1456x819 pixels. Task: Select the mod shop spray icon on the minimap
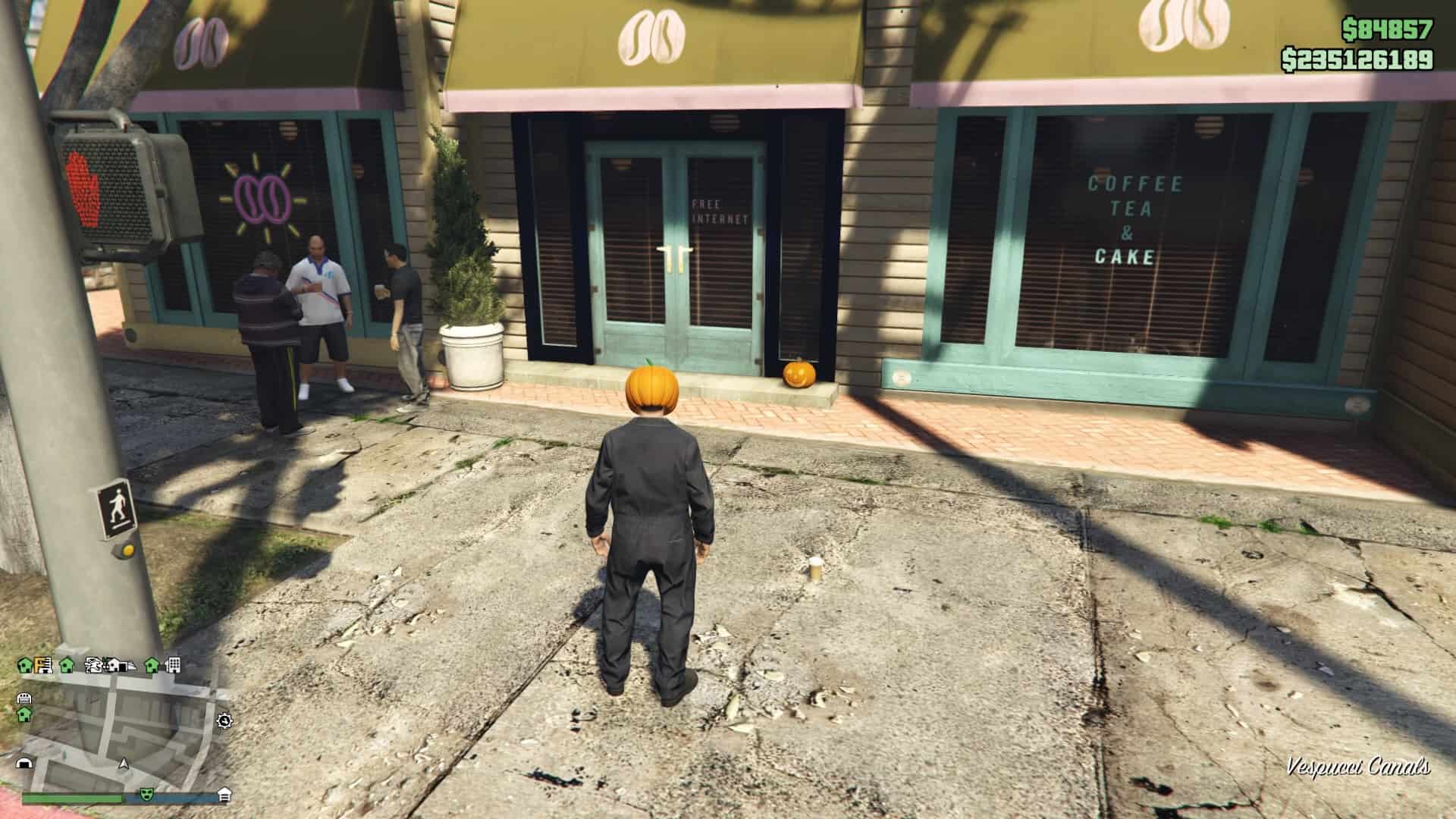click(x=94, y=666)
